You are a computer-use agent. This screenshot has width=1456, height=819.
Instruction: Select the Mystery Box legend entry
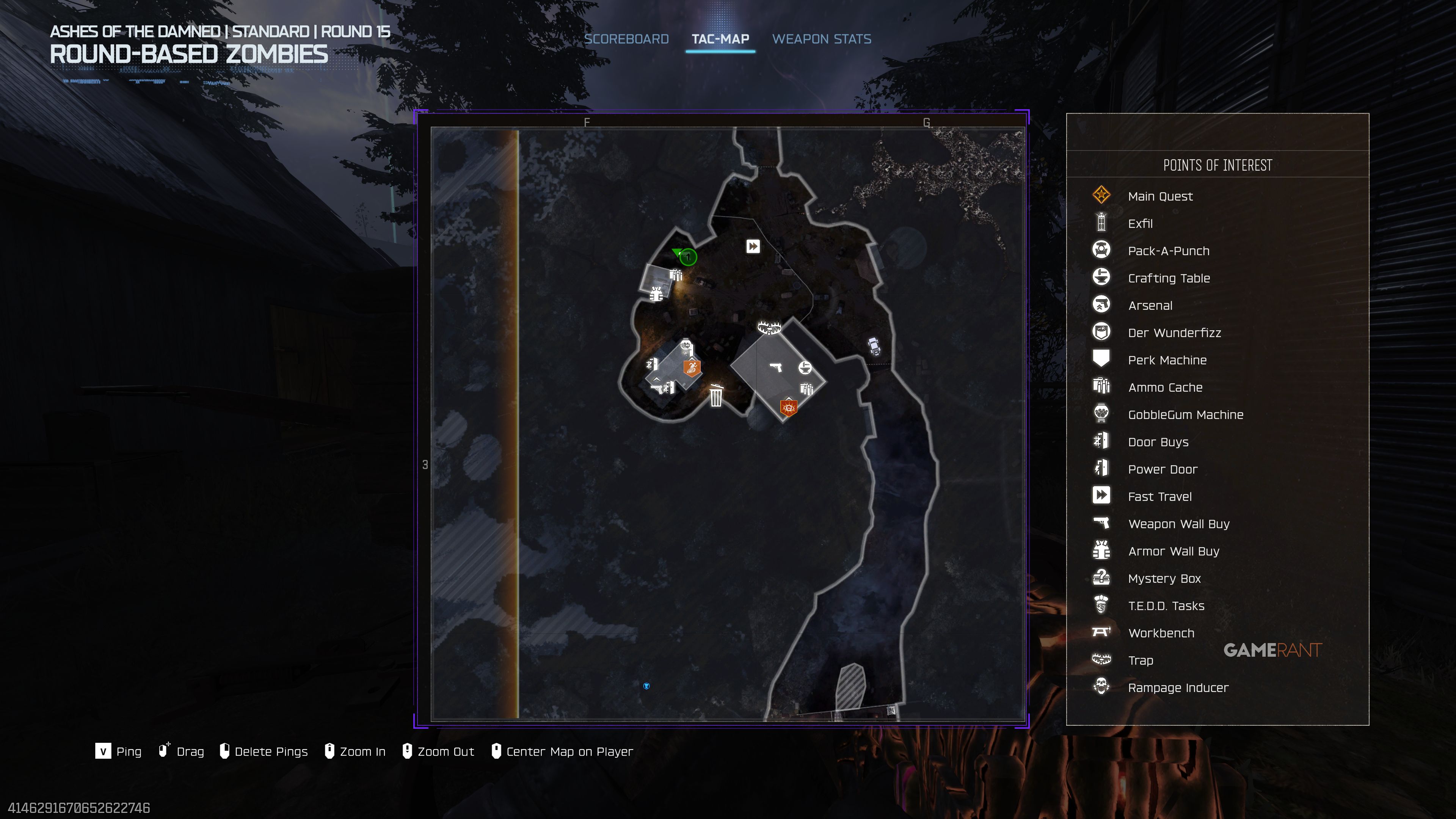tap(1164, 579)
